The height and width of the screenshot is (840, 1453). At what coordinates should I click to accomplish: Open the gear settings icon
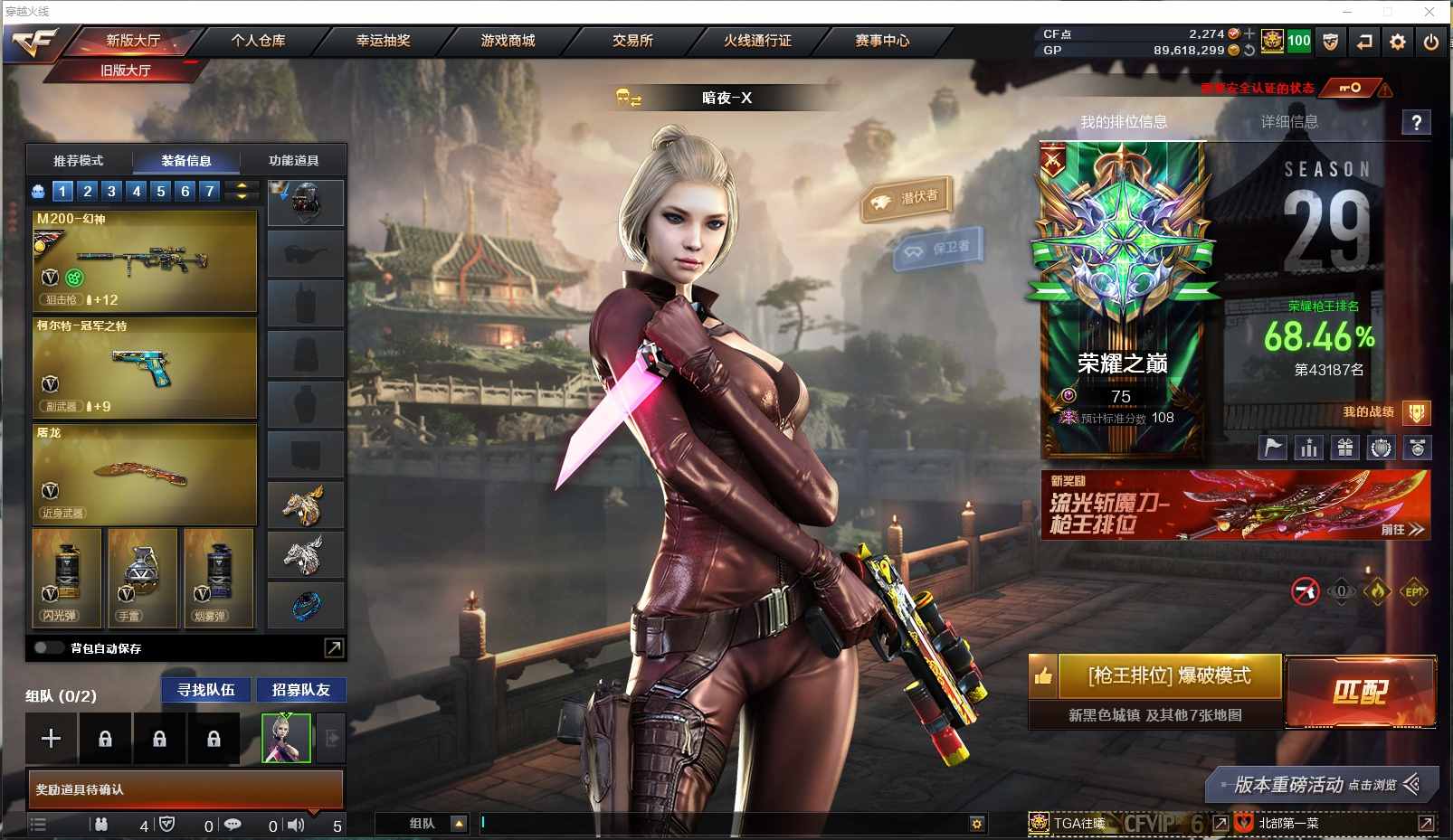[1398, 42]
